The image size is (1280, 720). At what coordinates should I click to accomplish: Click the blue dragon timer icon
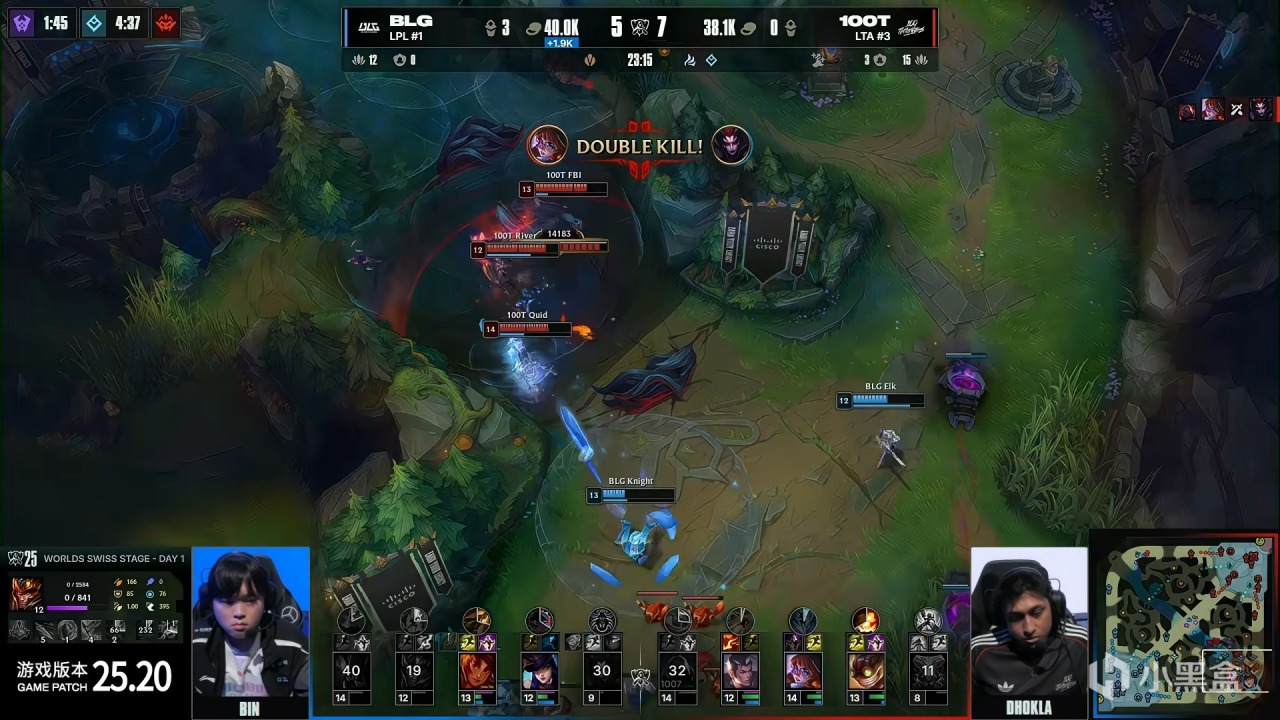click(93, 22)
